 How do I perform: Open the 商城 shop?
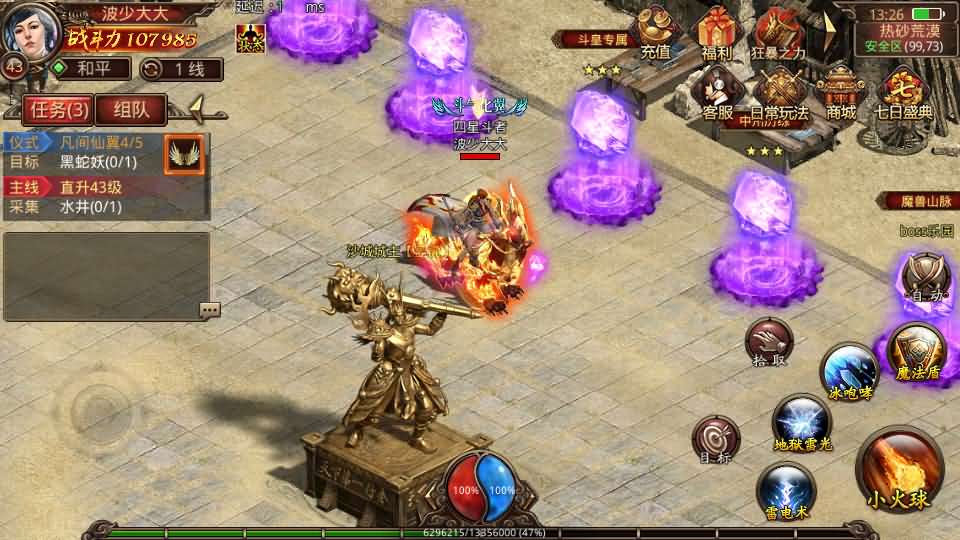point(841,95)
